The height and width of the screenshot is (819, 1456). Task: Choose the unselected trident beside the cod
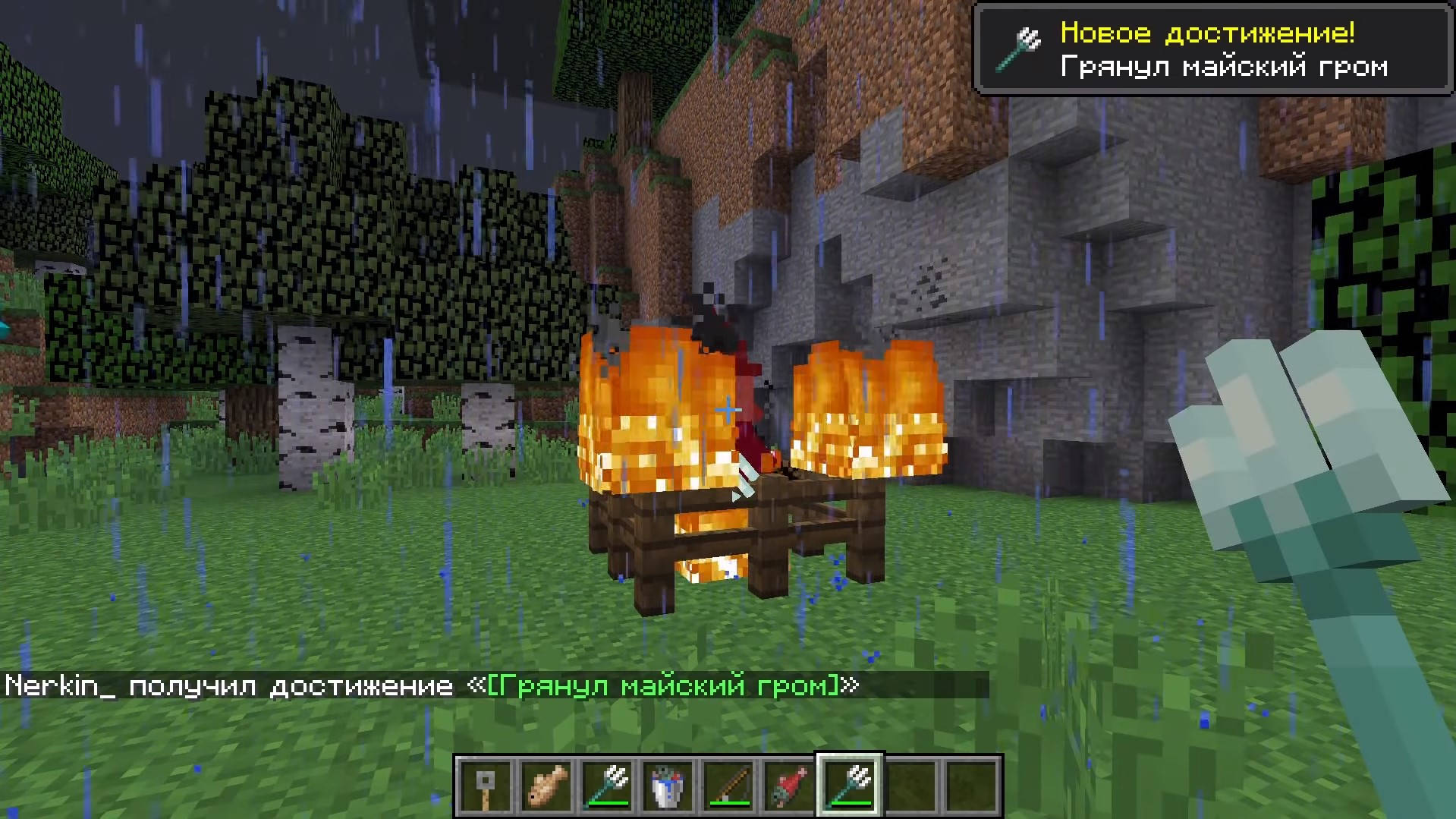coord(607,786)
